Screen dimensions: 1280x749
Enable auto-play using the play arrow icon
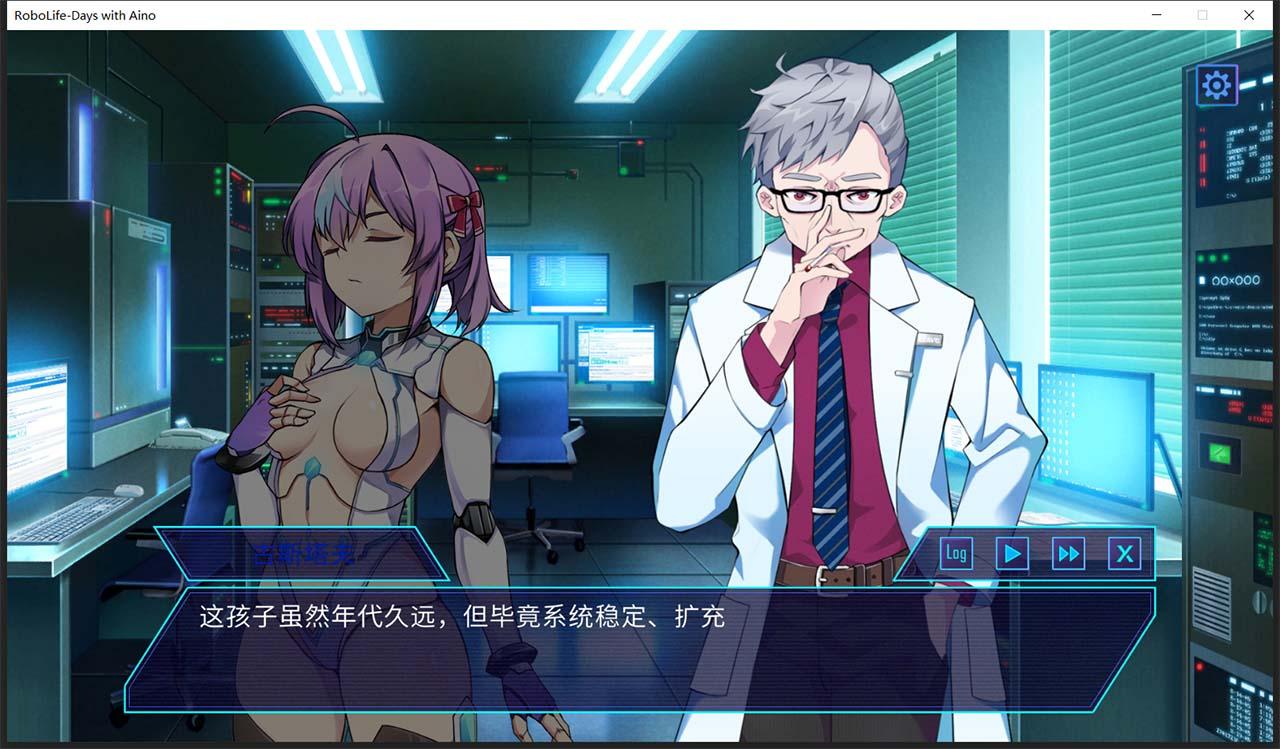(1011, 553)
